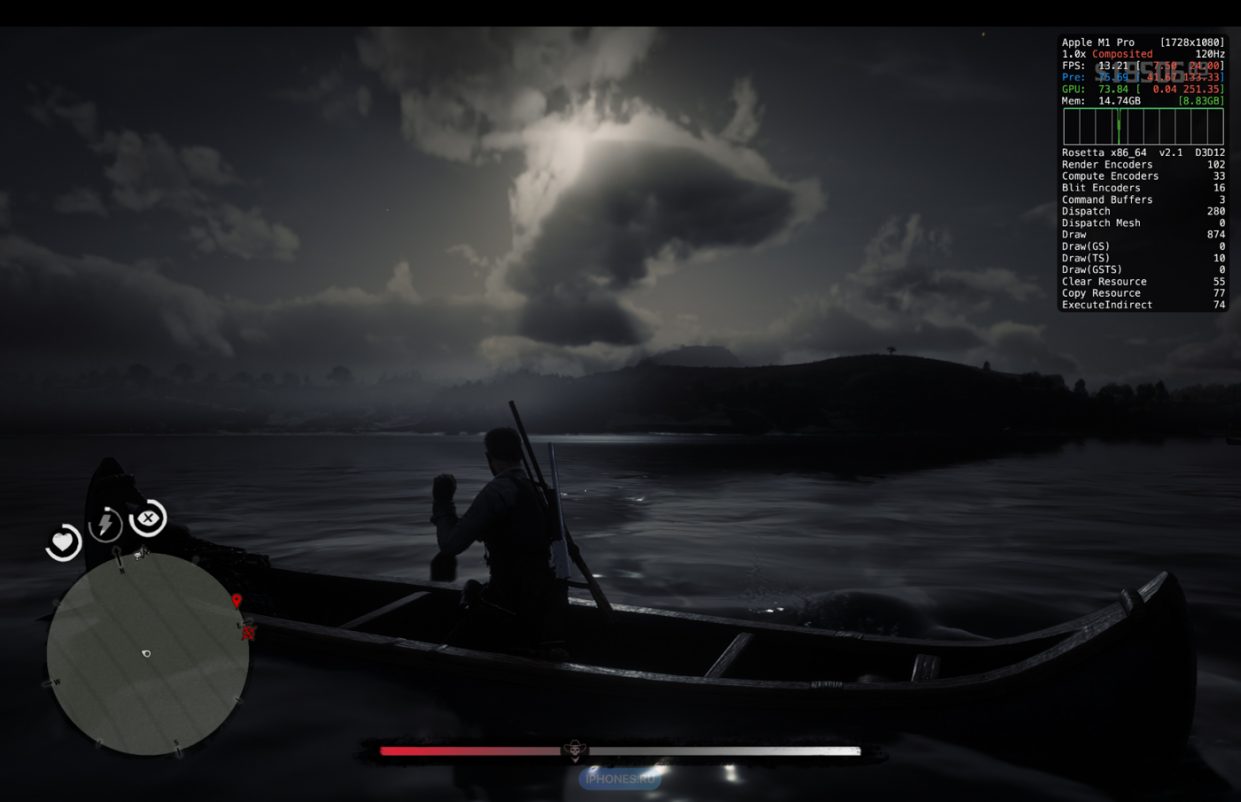Viewport: 1241px width, 802px height.
Task: Select the lightning bolt stamina core
Action: pyautogui.click(x=106, y=524)
